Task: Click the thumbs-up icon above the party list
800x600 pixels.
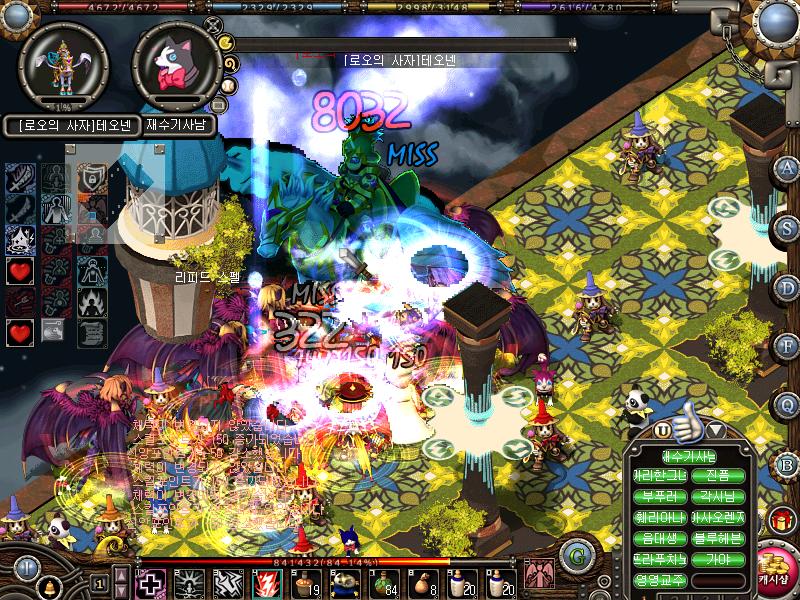Action: point(688,428)
